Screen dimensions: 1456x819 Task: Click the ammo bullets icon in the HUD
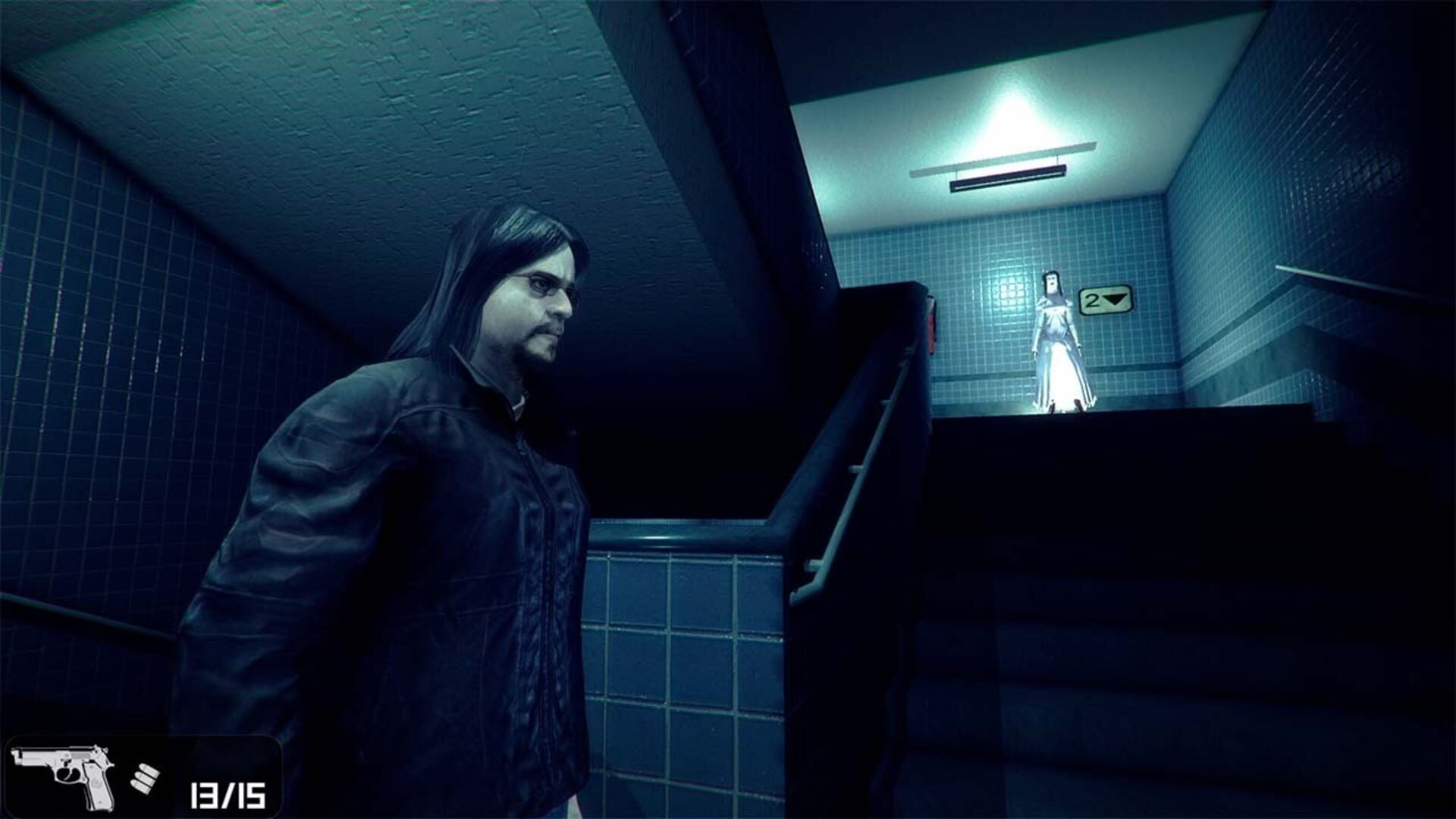[x=144, y=777]
